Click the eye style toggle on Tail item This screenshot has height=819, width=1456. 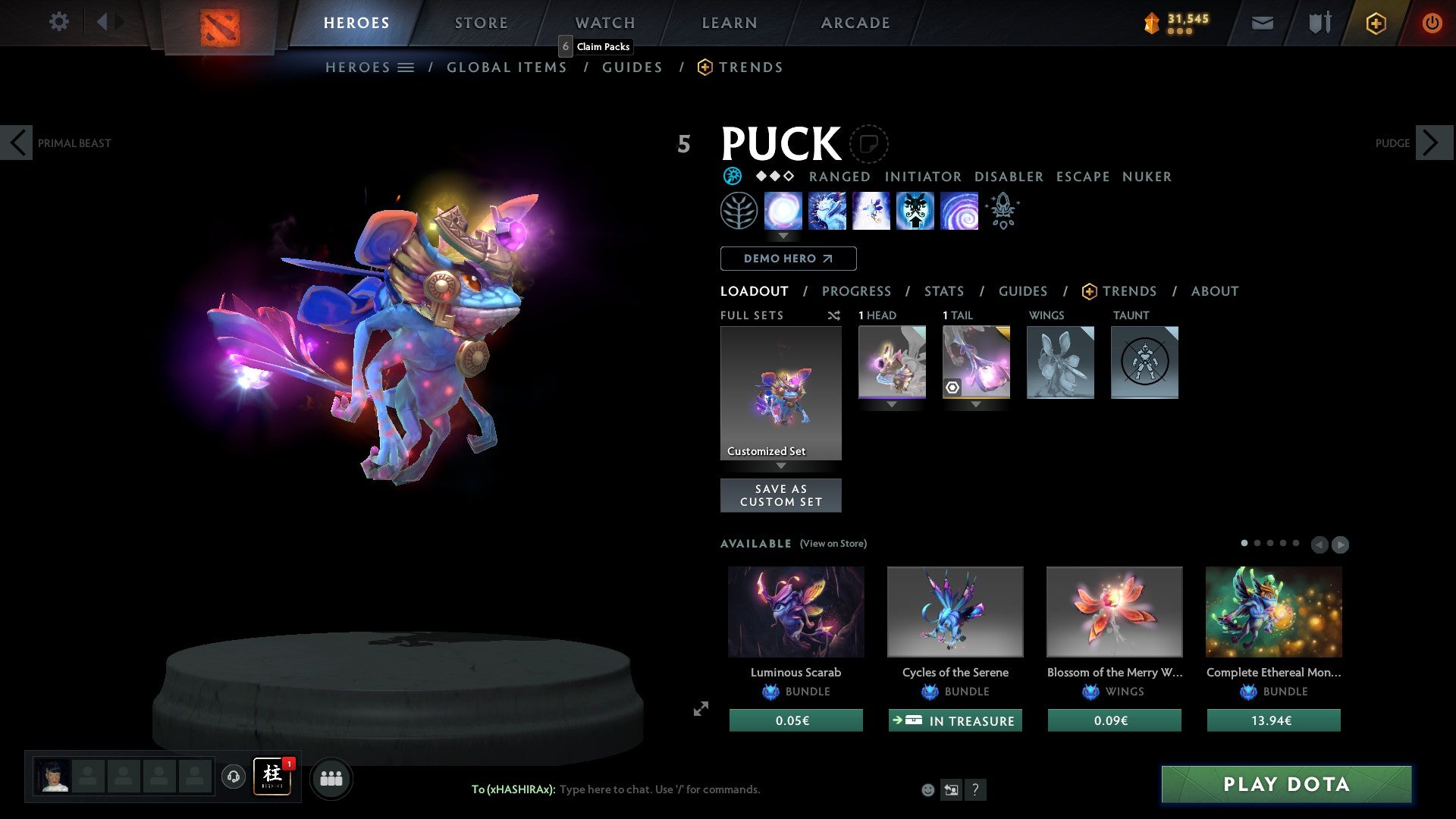click(954, 388)
